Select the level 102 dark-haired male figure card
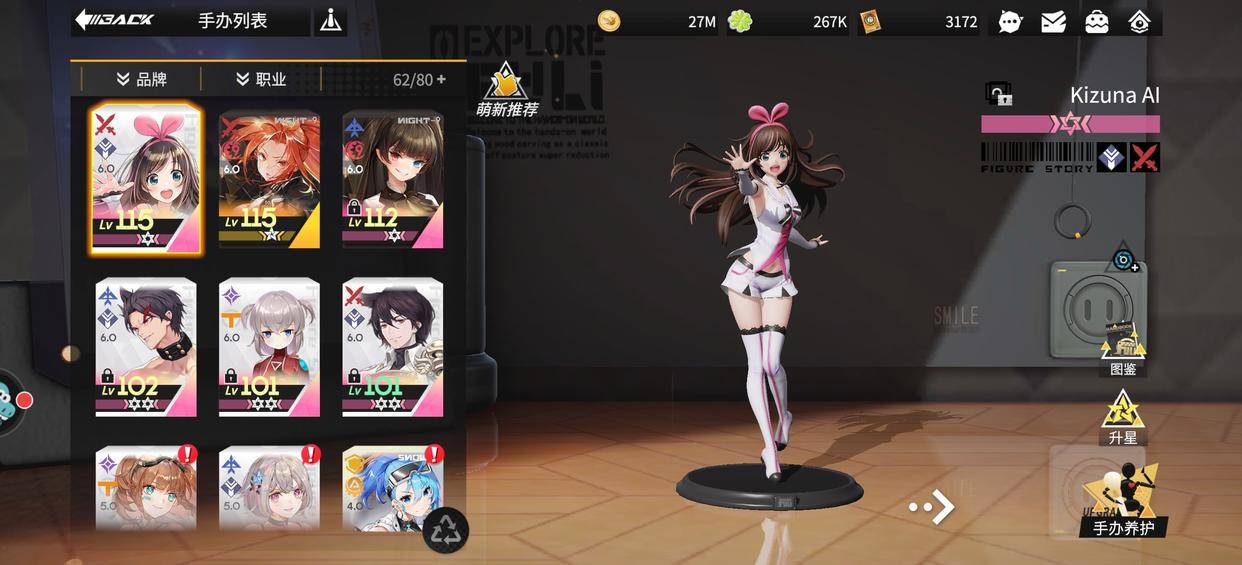This screenshot has height=565, width=1242. (146, 347)
